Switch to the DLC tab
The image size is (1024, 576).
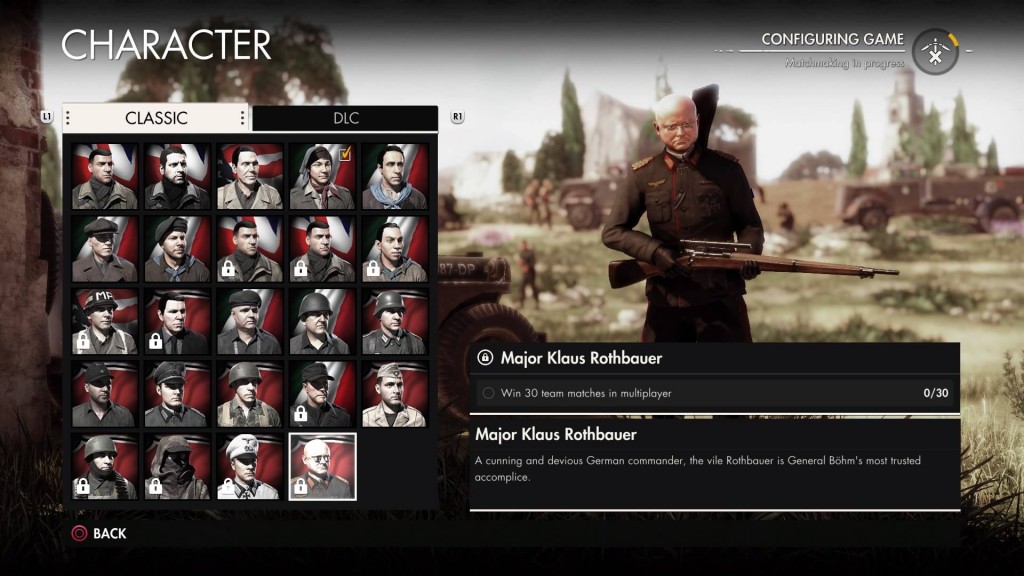345,118
